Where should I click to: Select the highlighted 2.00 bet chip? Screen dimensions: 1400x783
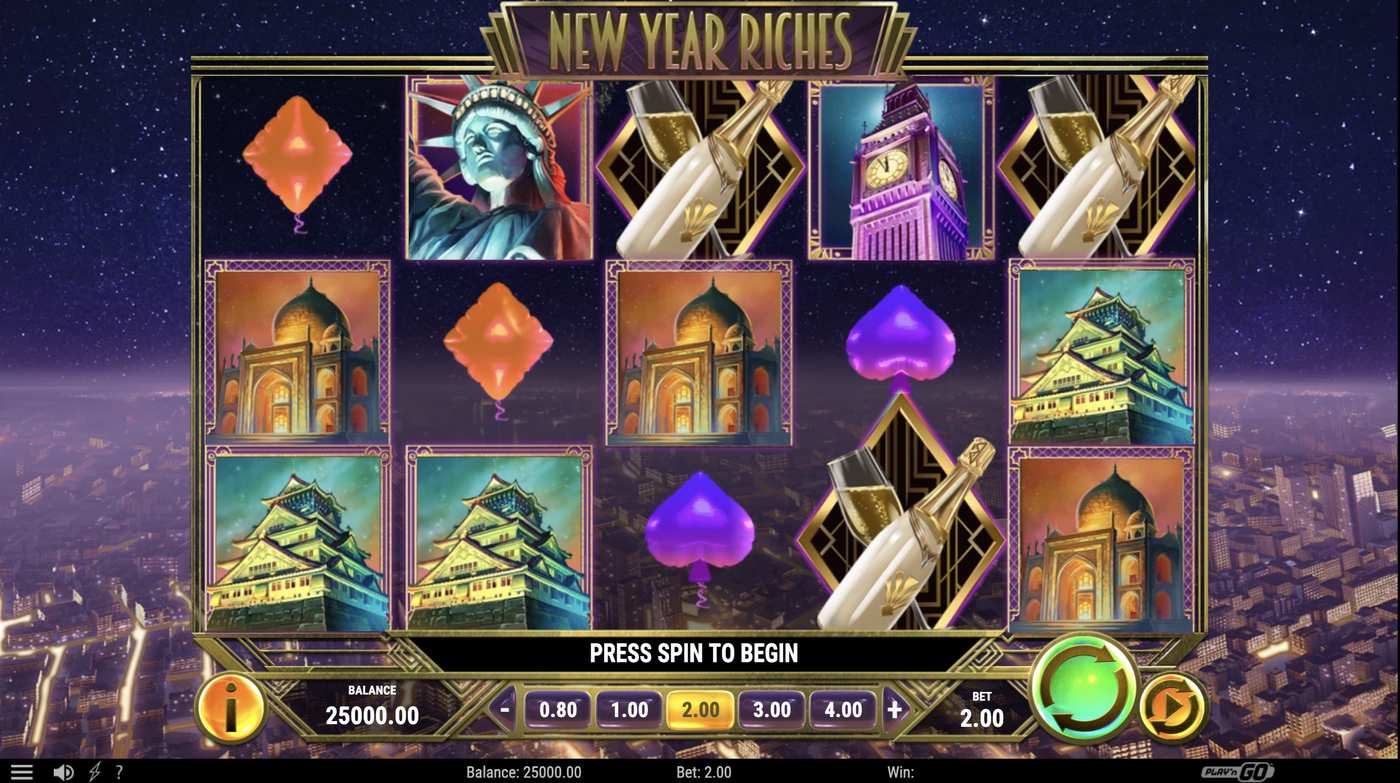(x=700, y=709)
